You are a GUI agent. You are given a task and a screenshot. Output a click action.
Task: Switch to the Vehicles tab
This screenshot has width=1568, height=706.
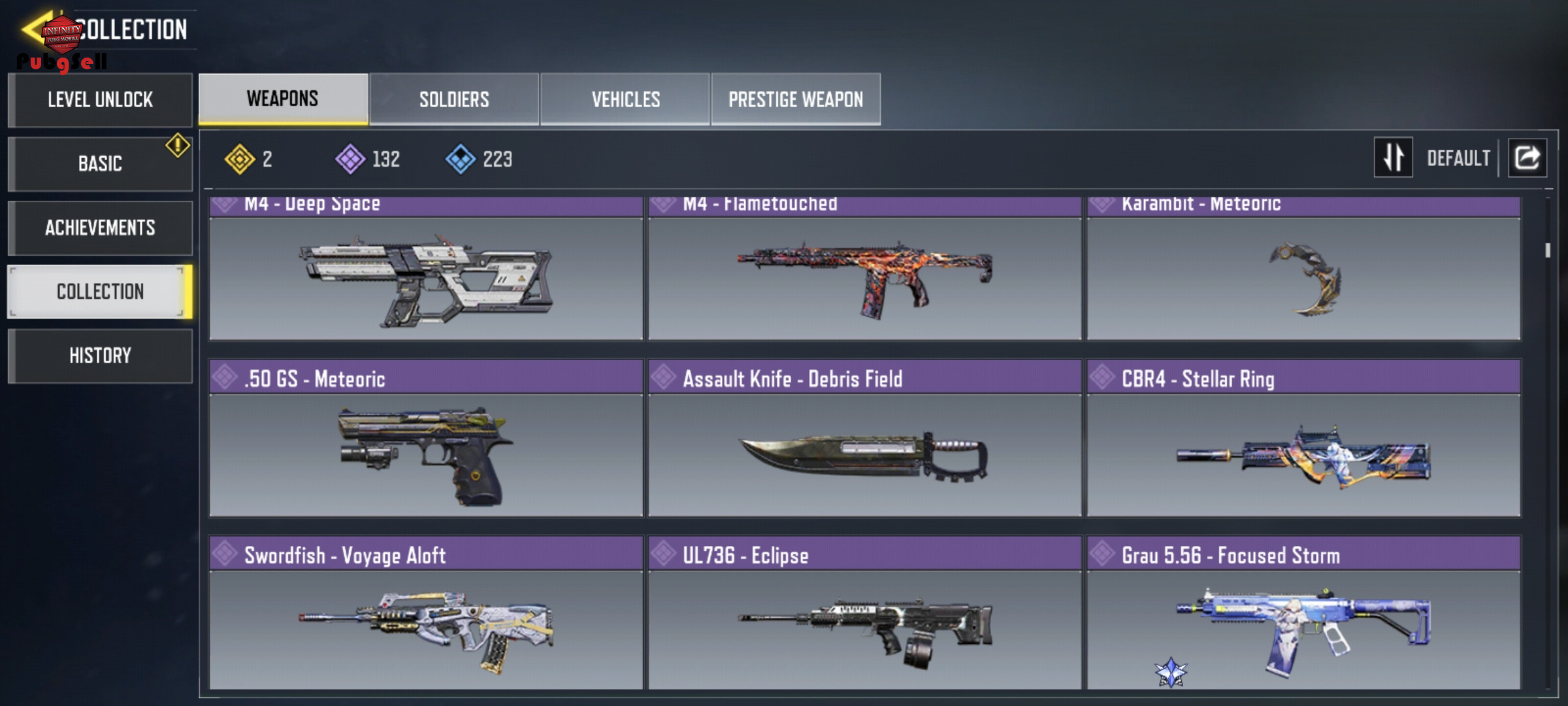tap(625, 99)
